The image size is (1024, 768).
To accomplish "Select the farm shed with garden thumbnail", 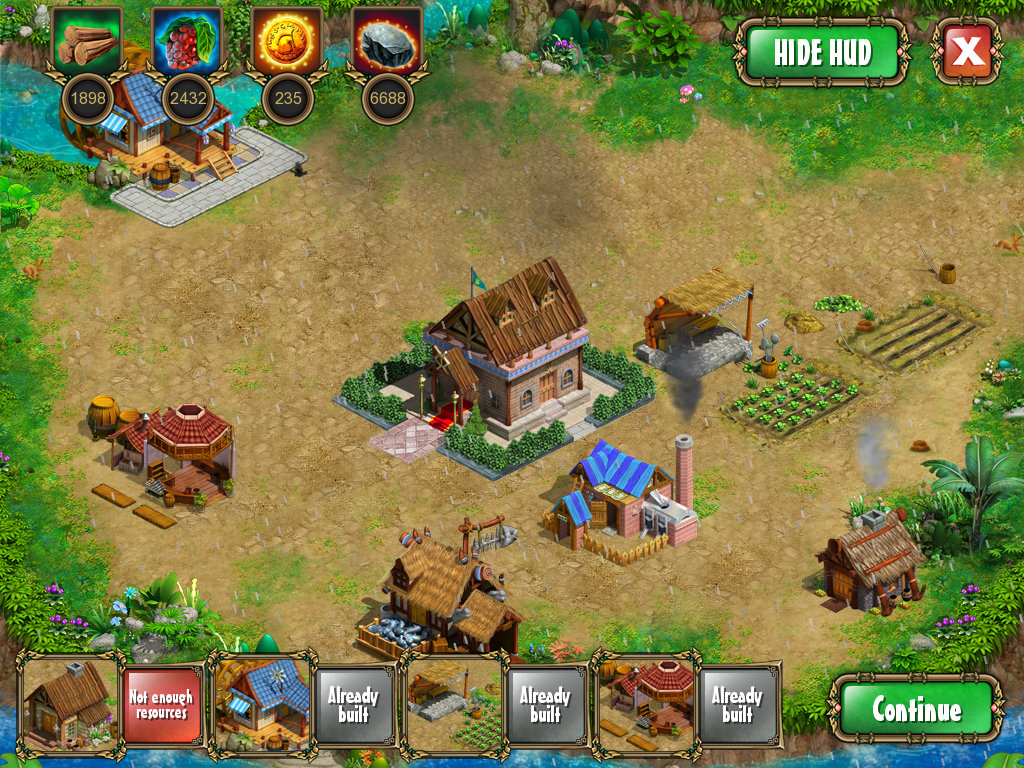I will click(454, 704).
